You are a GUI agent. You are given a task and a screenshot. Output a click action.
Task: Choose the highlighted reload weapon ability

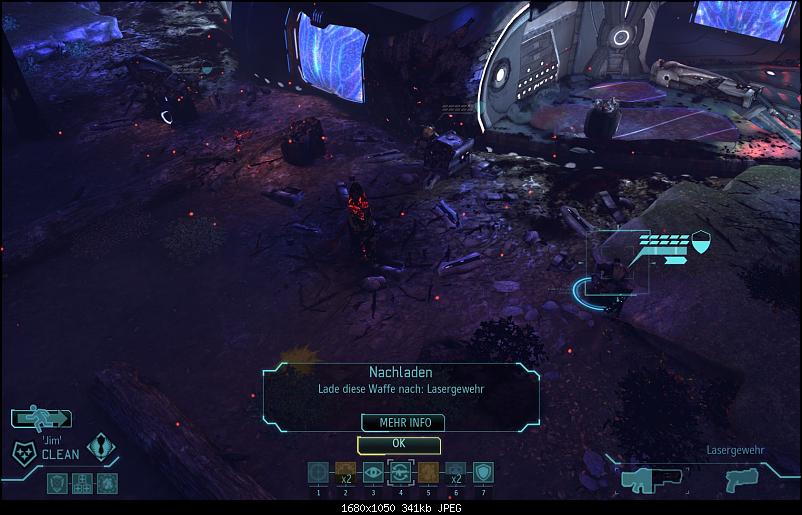(x=400, y=473)
